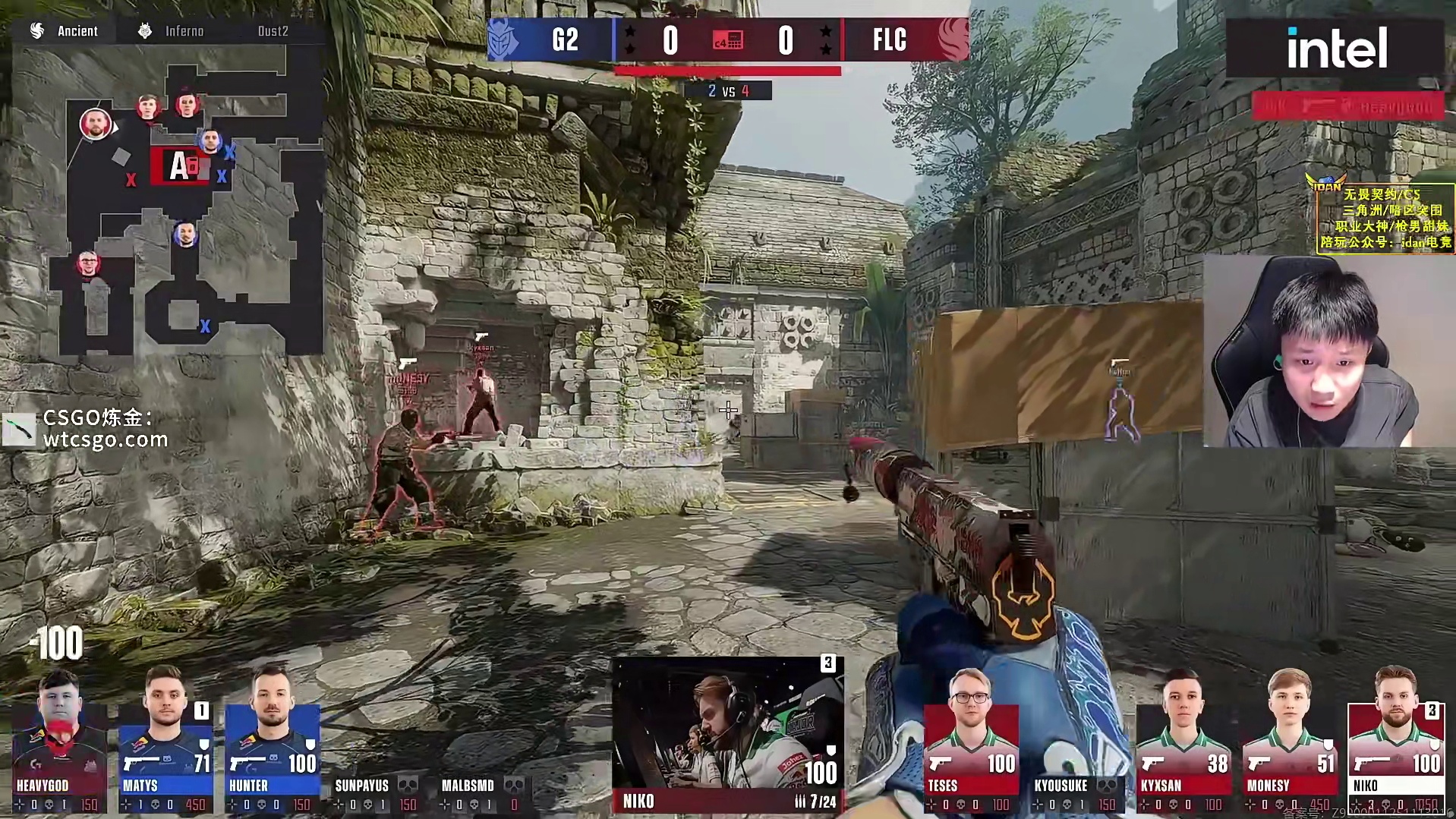Switch to the Inferno map tab
Viewport: 1456px width, 819px height.
click(172, 31)
